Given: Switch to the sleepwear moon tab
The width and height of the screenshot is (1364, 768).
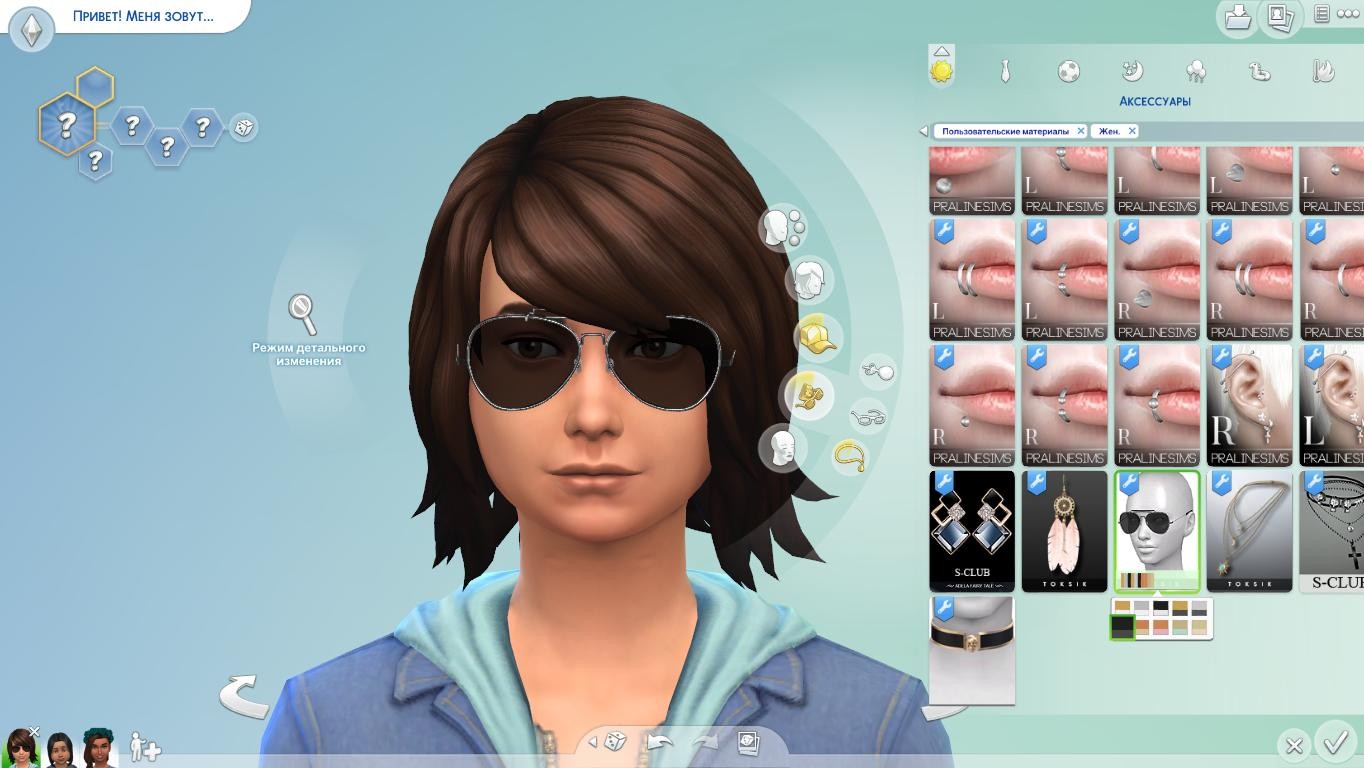Looking at the screenshot, I should point(1132,71).
